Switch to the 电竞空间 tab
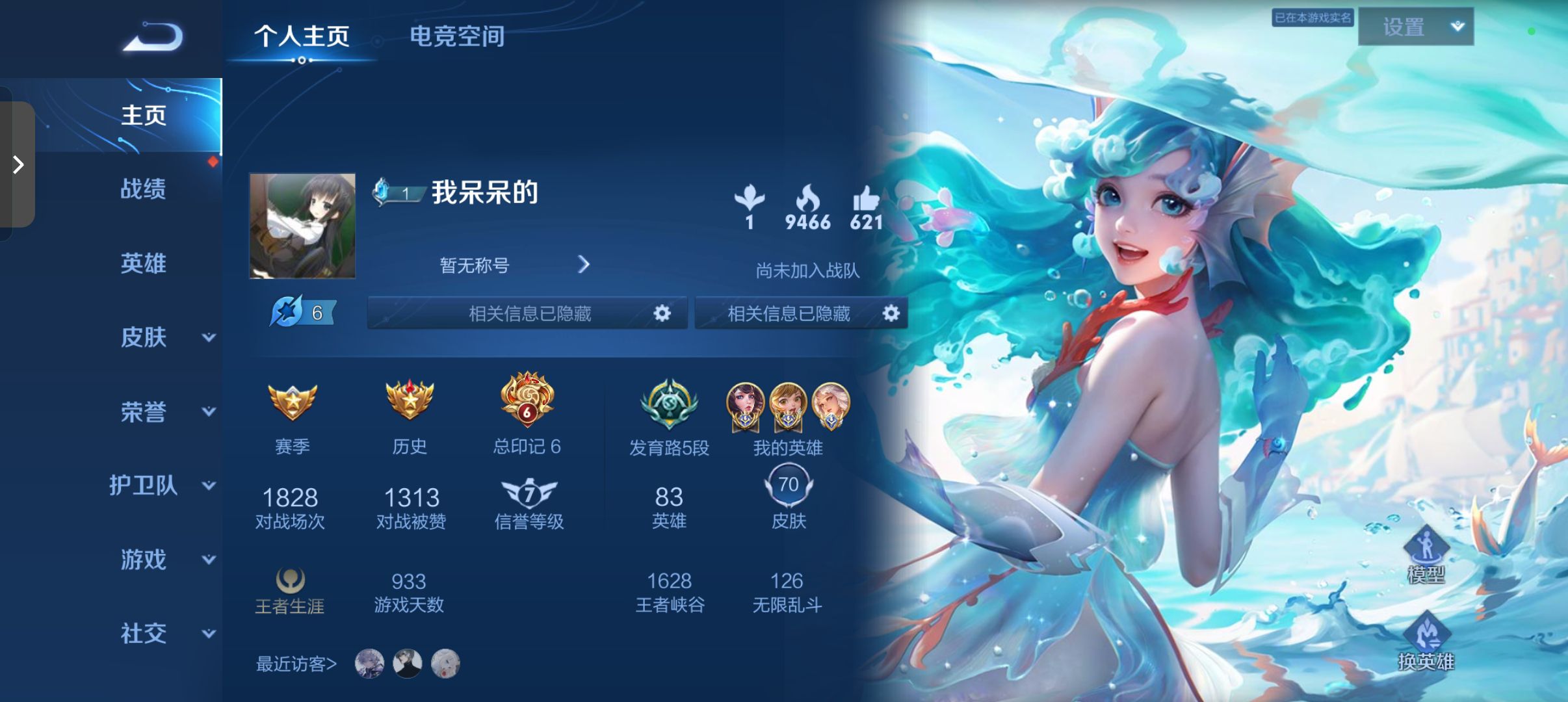Screen dimensions: 1568x702 pos(456,37)
